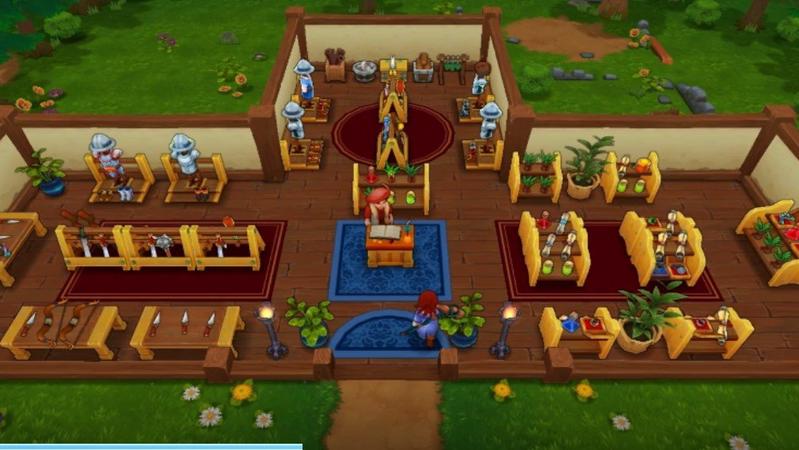This screenshot has height=450, width=799.
Task: Click the blue video progress bar
Action: point(150,446)
